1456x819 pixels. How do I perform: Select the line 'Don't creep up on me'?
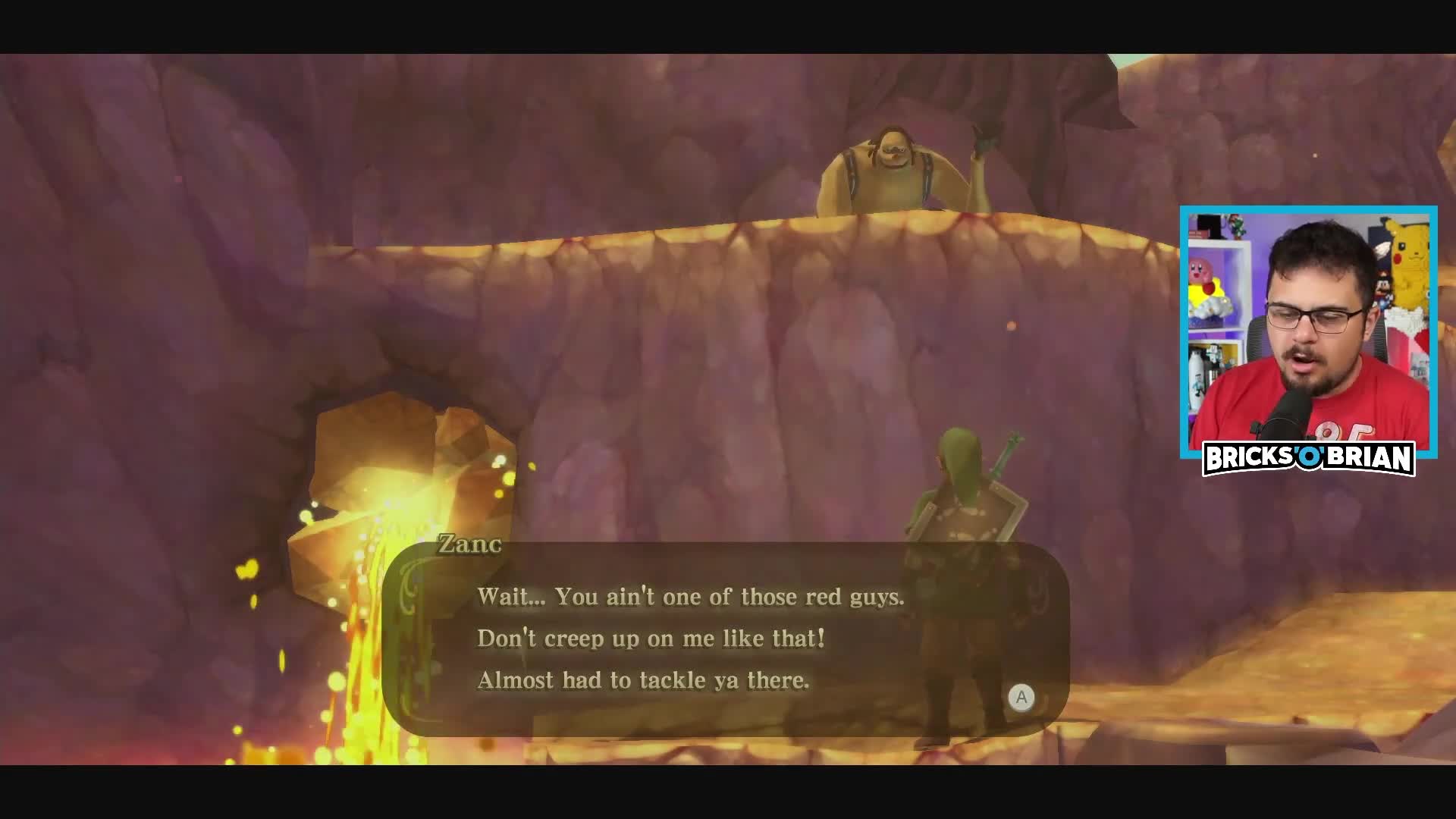652,639
